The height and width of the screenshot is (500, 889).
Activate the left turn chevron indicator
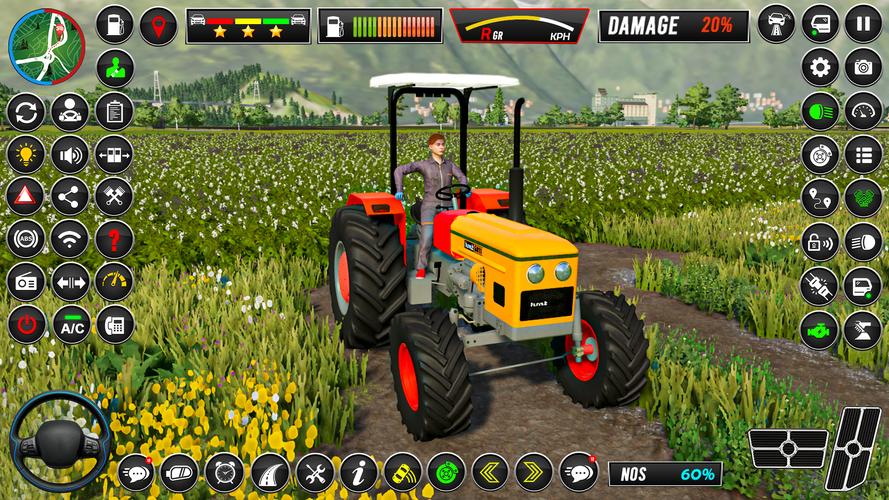click(490, 471)
